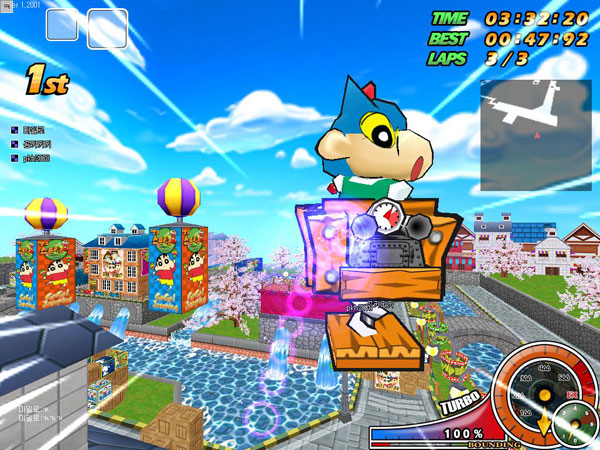Click the bottom player name in racer list
The width and height of the screenshot is (600, 450).
click(37, 158)
